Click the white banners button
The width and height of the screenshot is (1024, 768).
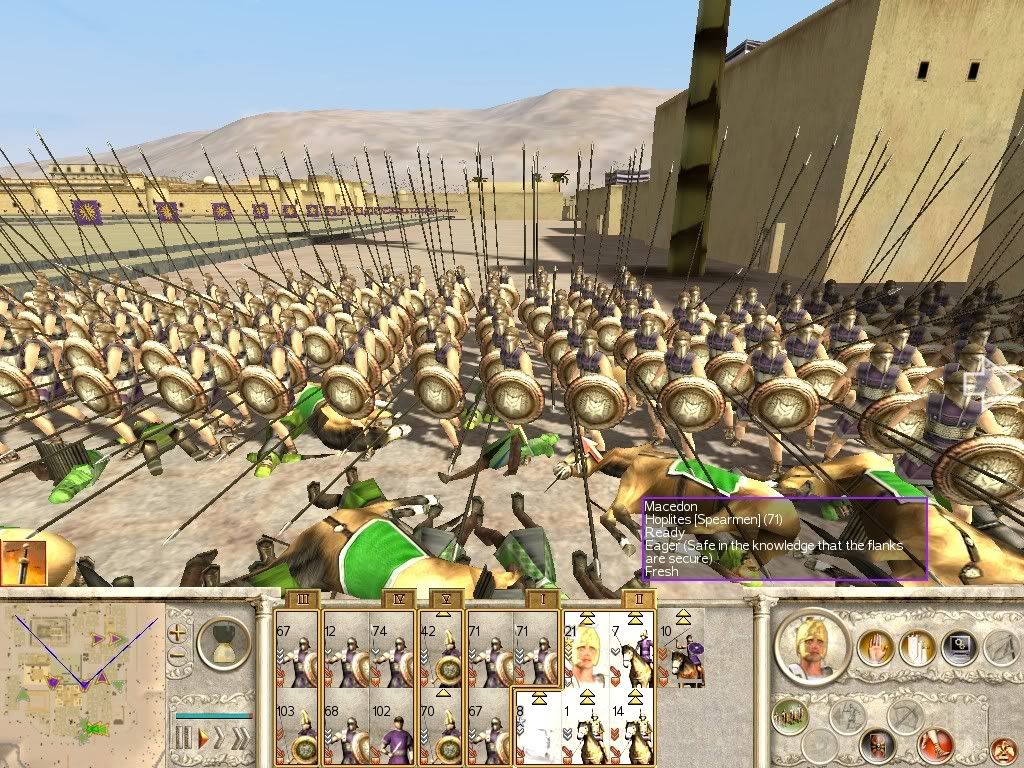pos(917,648)
